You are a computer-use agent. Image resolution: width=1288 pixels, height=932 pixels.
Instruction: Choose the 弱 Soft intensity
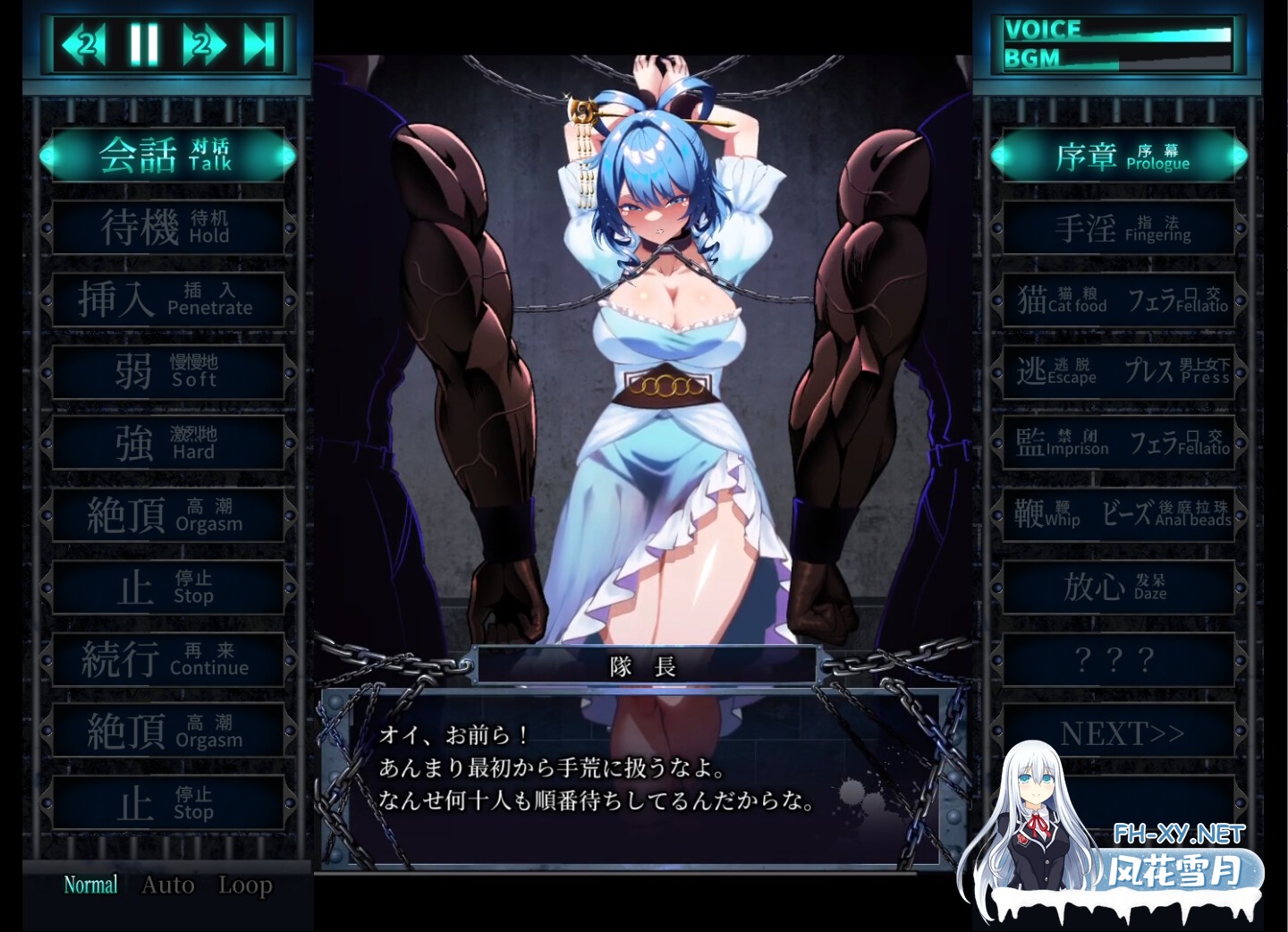[167, 370]
